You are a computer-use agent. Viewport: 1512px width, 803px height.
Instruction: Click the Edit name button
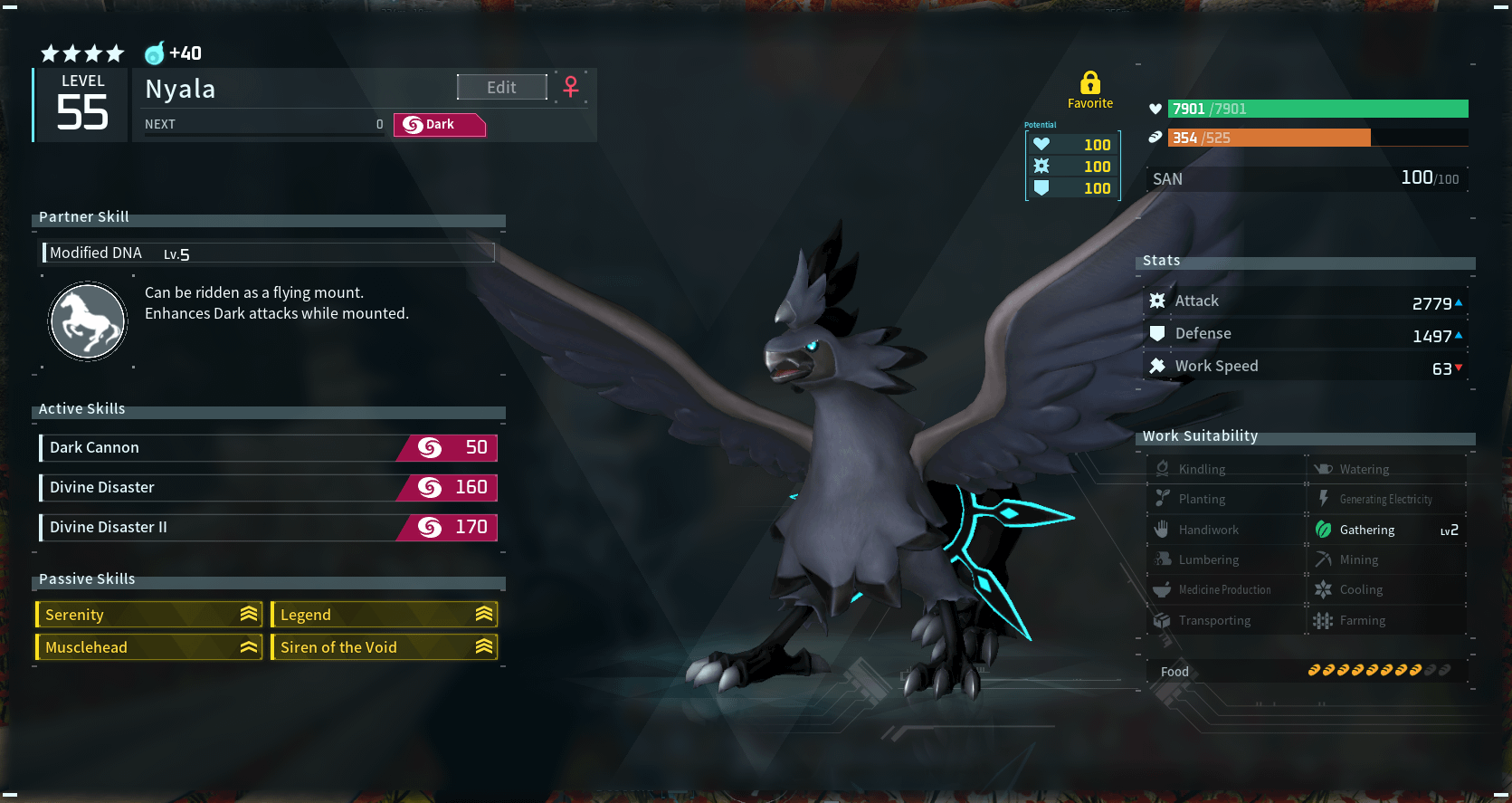[x=501, y=87]
